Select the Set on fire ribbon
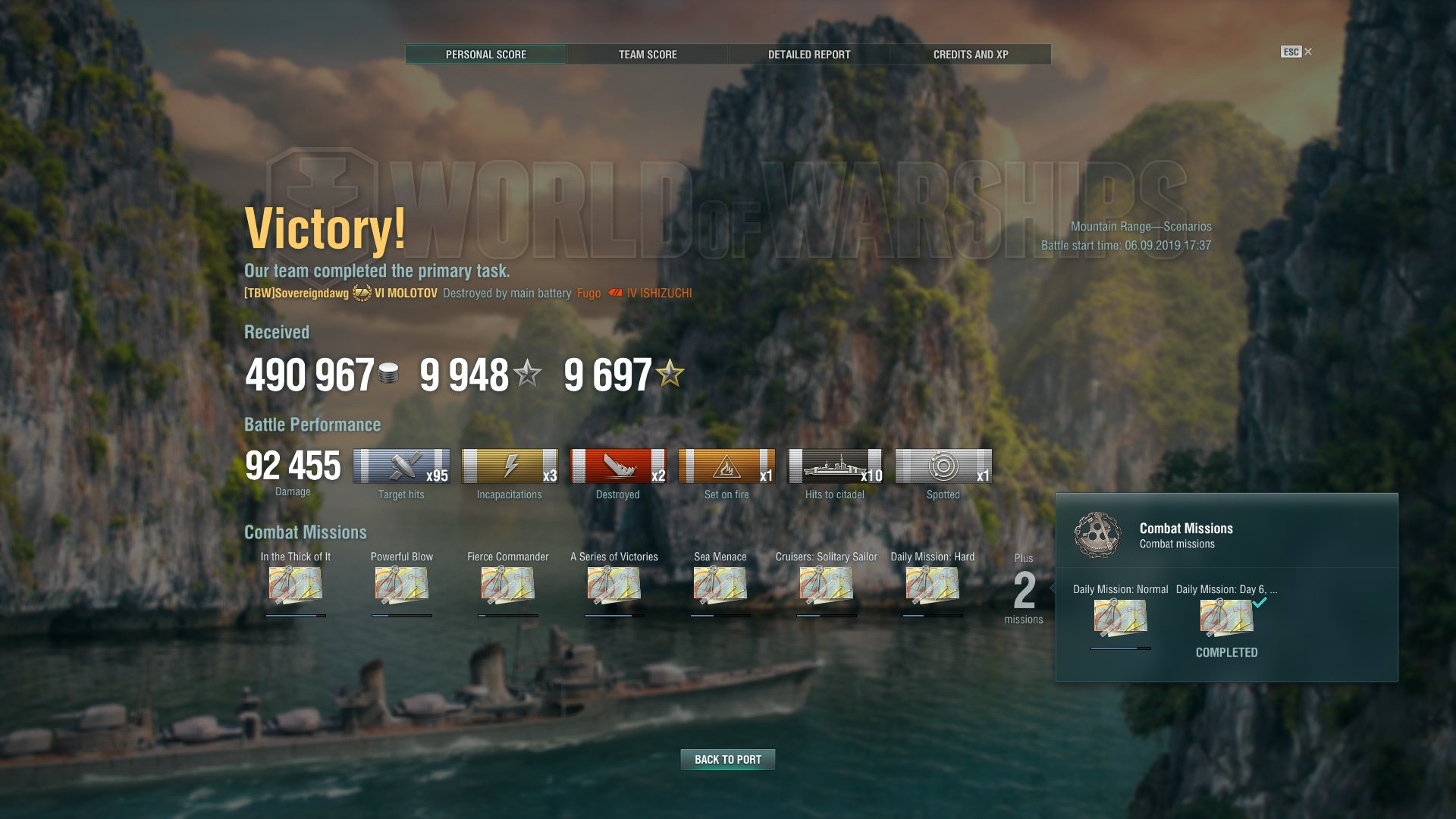 (726, 466)
